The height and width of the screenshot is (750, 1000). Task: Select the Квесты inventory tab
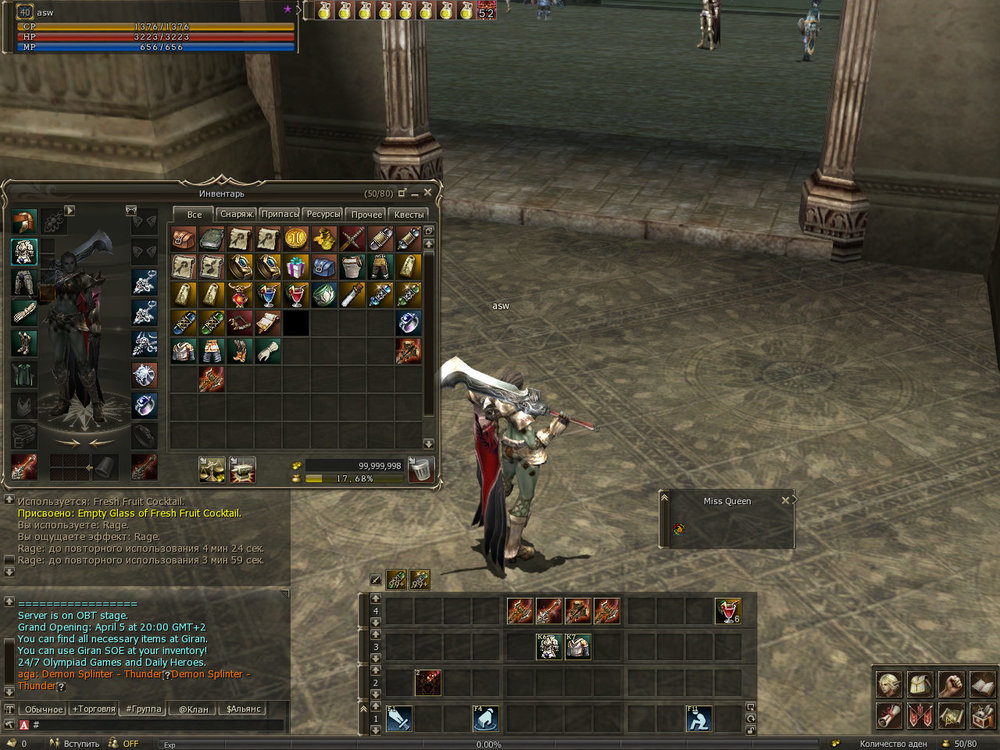[410, 214]
